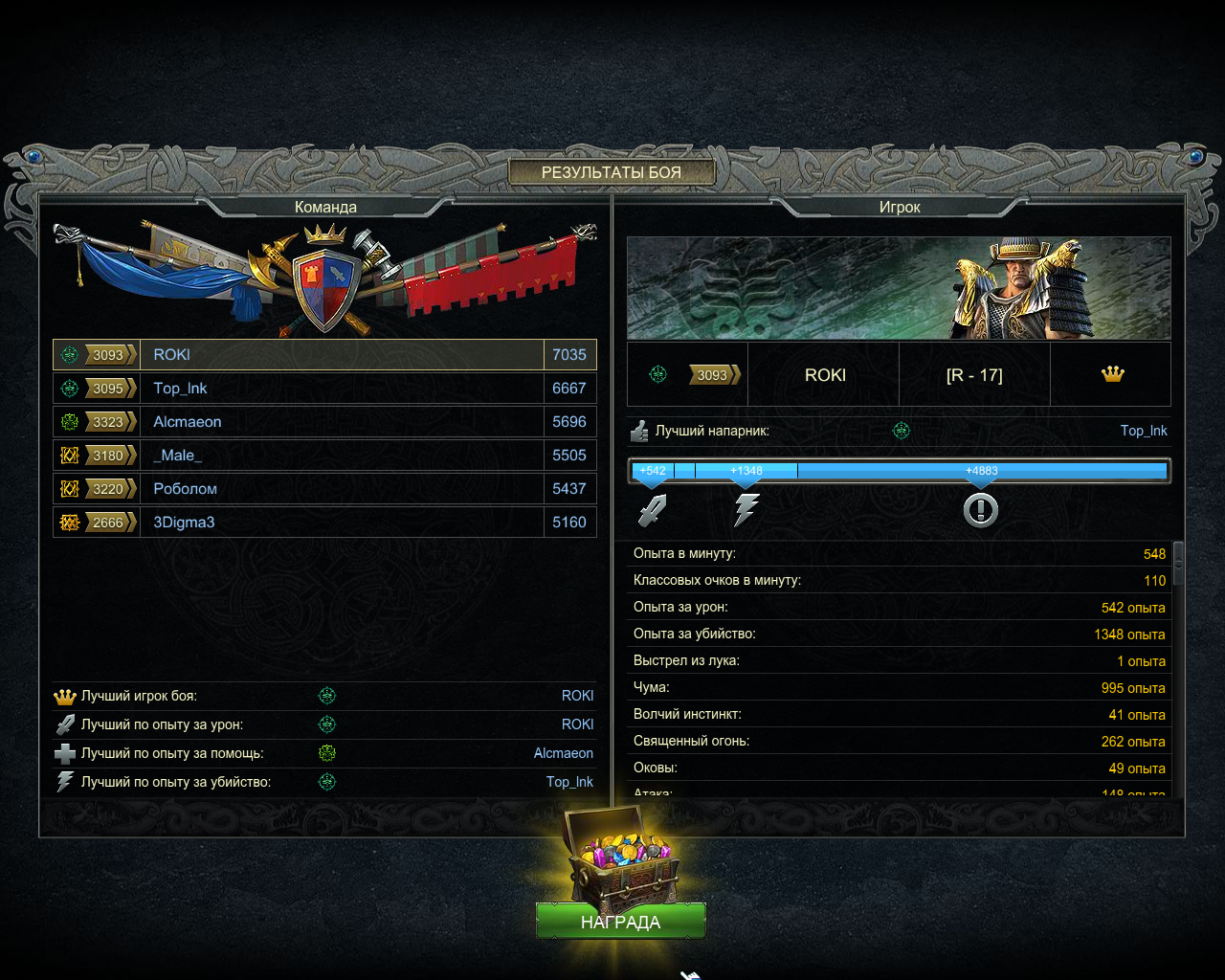Click the lightning kill experience icon
The image size is (1225, 980).
[x=746, y=510]
